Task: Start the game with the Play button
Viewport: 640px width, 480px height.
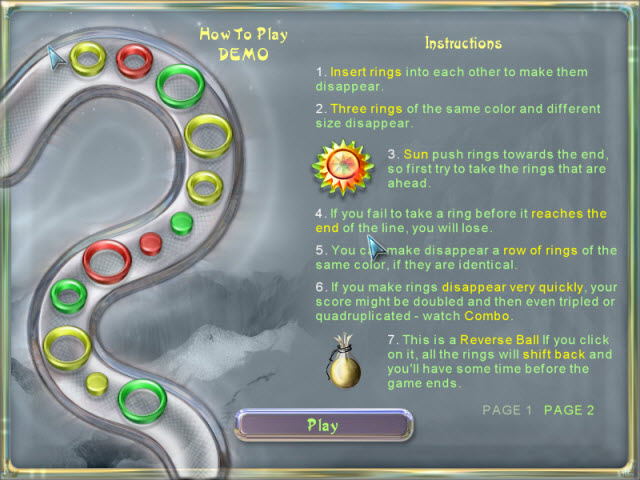Action: pos(322,425)
